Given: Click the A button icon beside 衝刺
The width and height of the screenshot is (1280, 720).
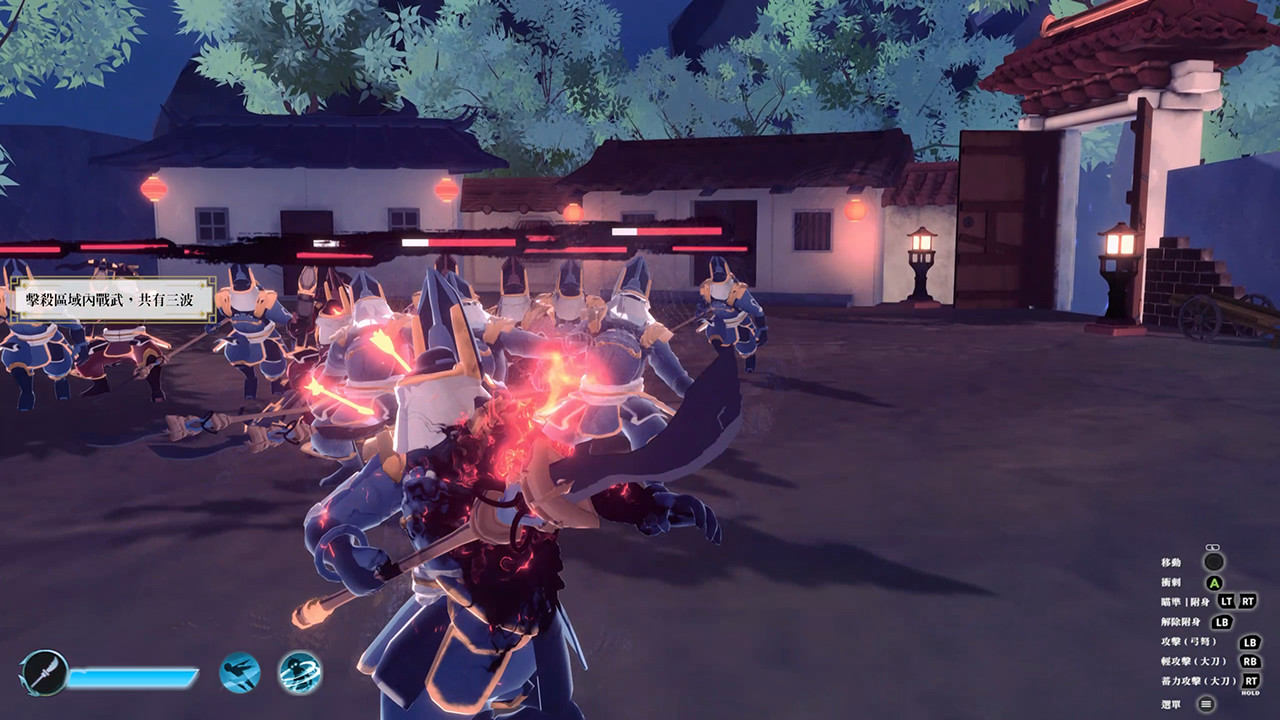Looking at the screenshot, I should 1216,582.
